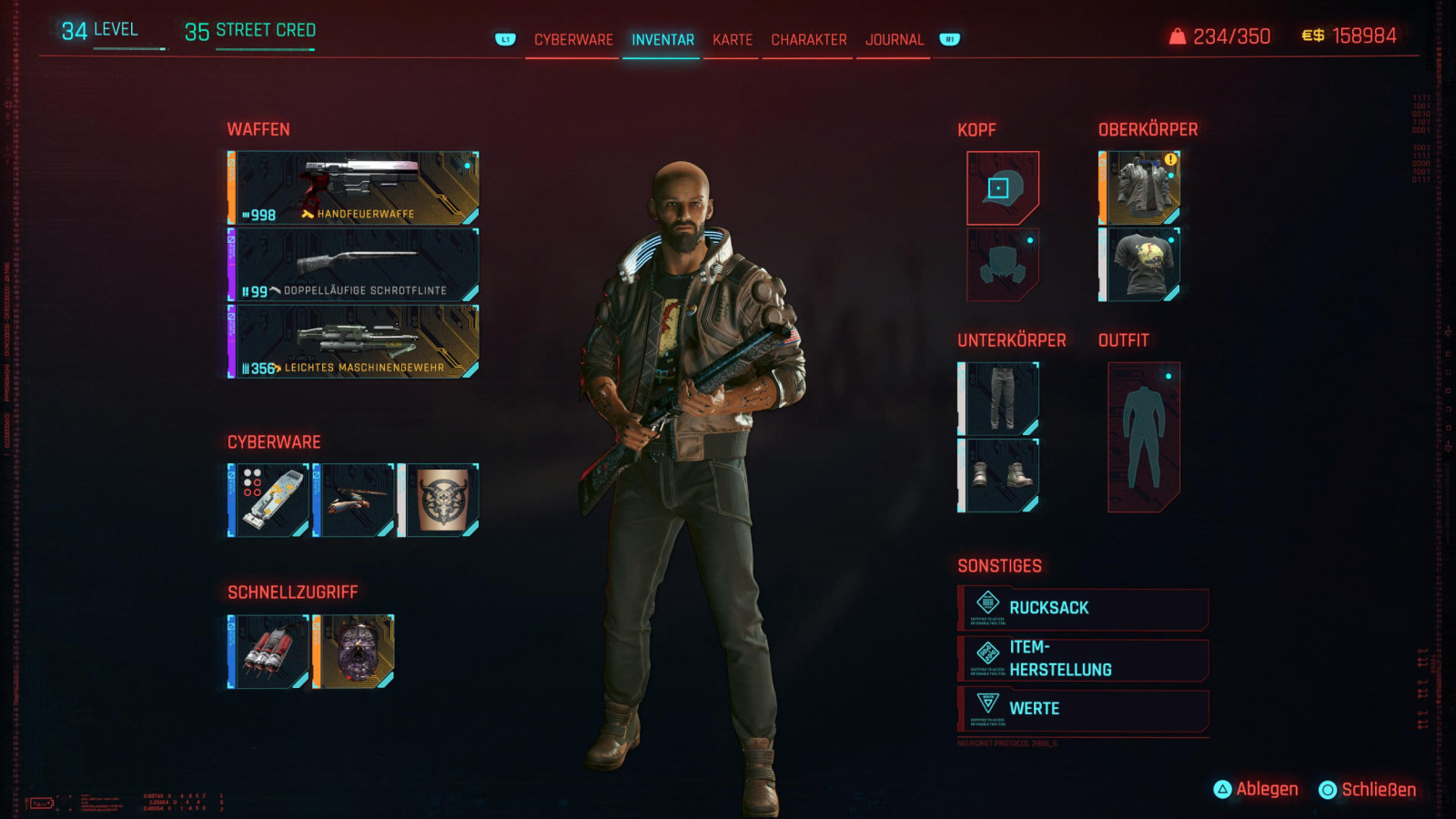The height and width of the screenshot is (819, 1456).
Task: Select the pants slot in Unterkörper
Action: coord(999,399)
